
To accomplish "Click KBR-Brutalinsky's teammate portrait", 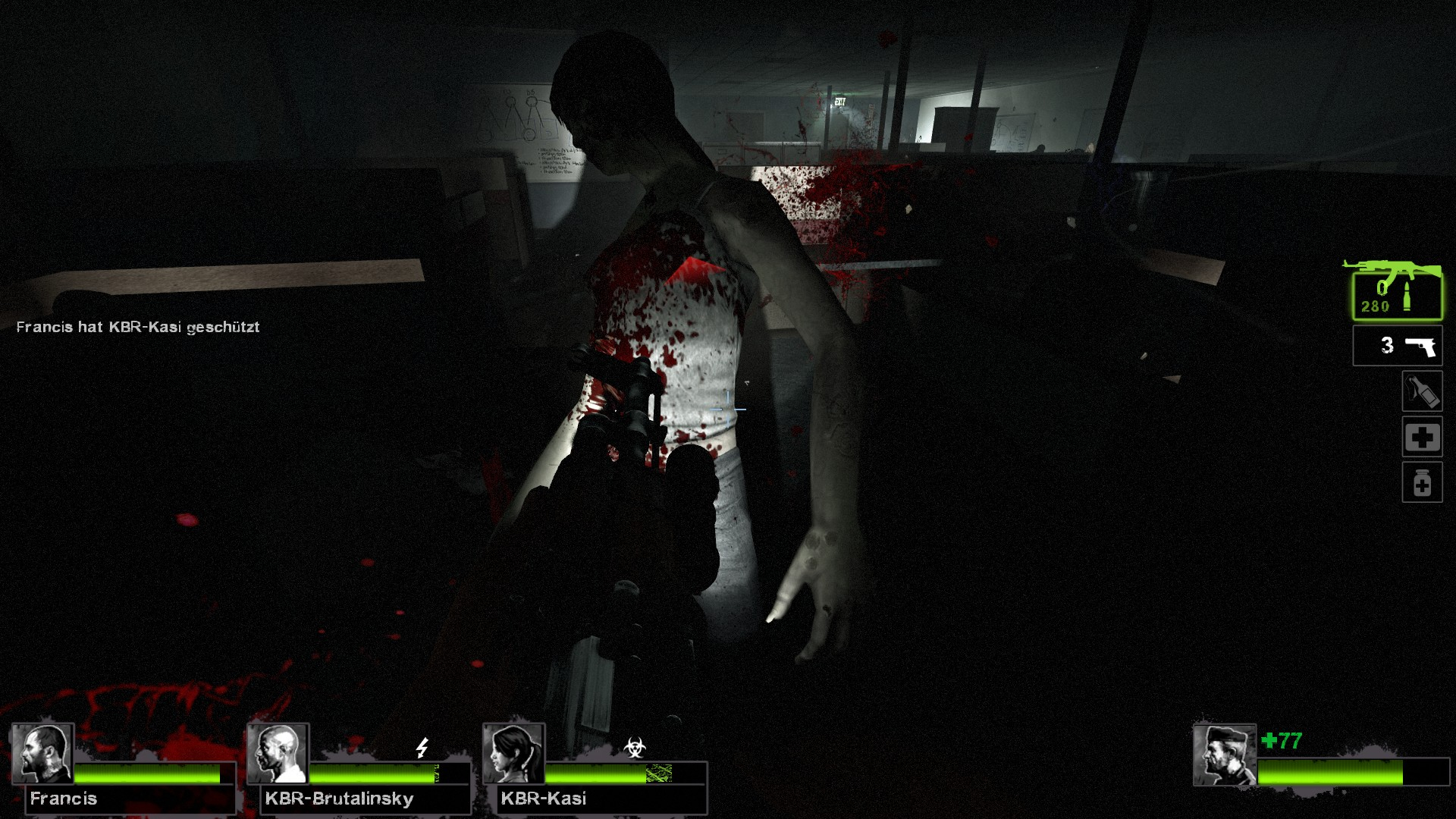I will point(278,754).
